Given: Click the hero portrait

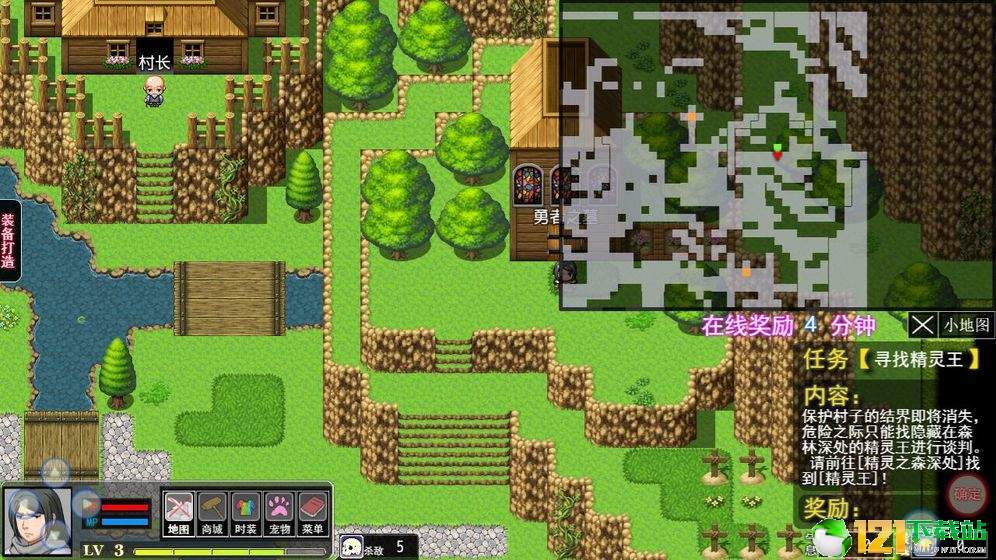Looking at the screenshot, I should [38, 520].
